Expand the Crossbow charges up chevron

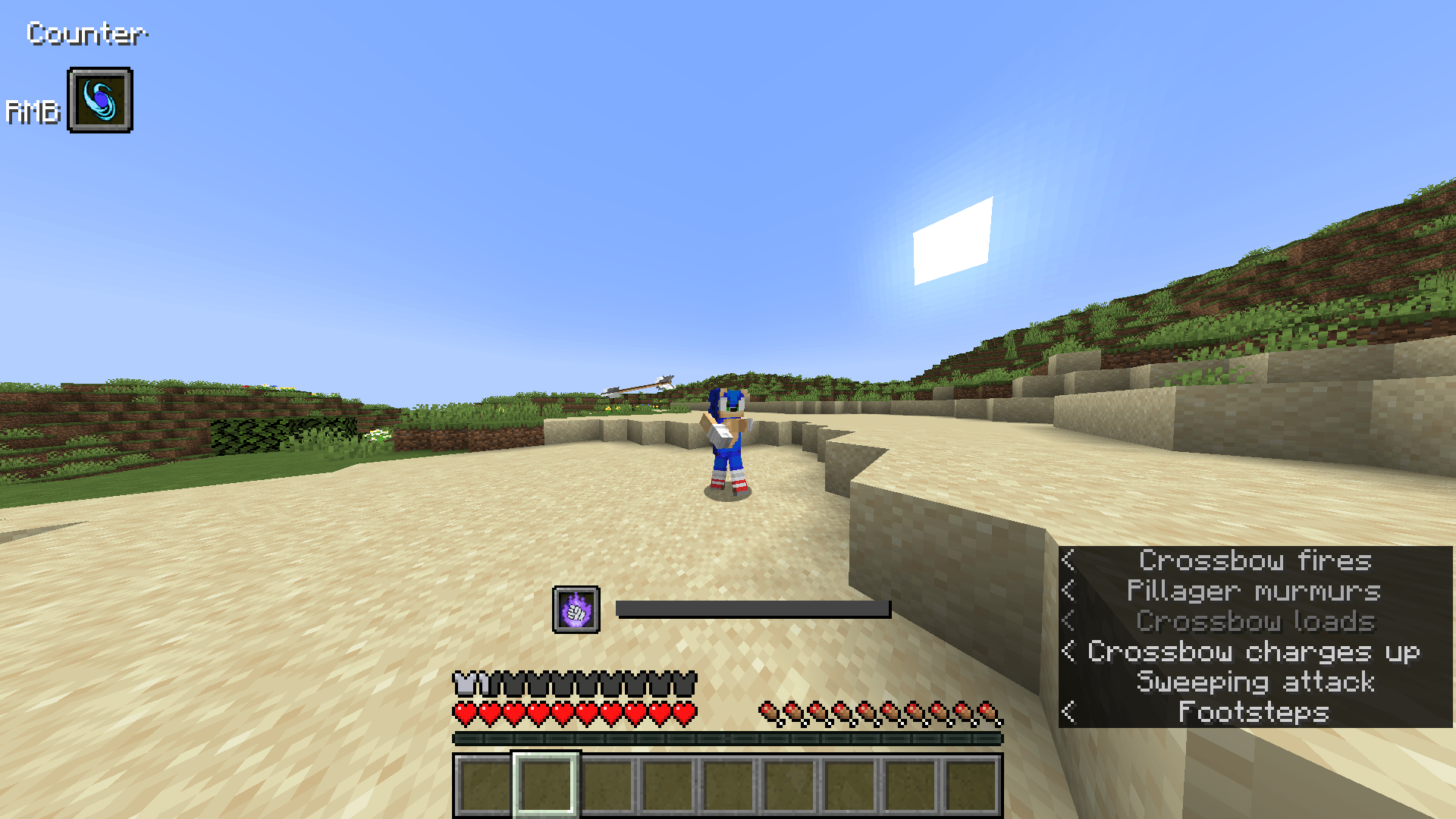[x=1068, y=651]
